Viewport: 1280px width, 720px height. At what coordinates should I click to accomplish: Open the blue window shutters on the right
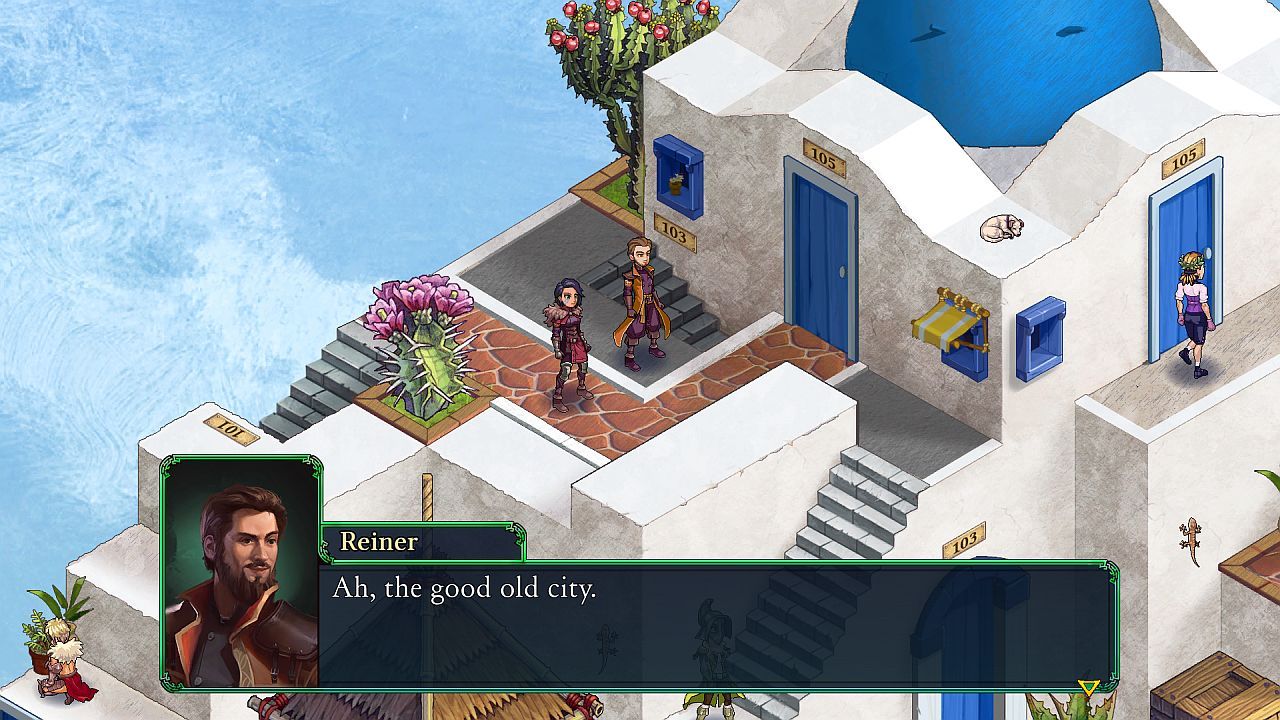point(1042,338)
